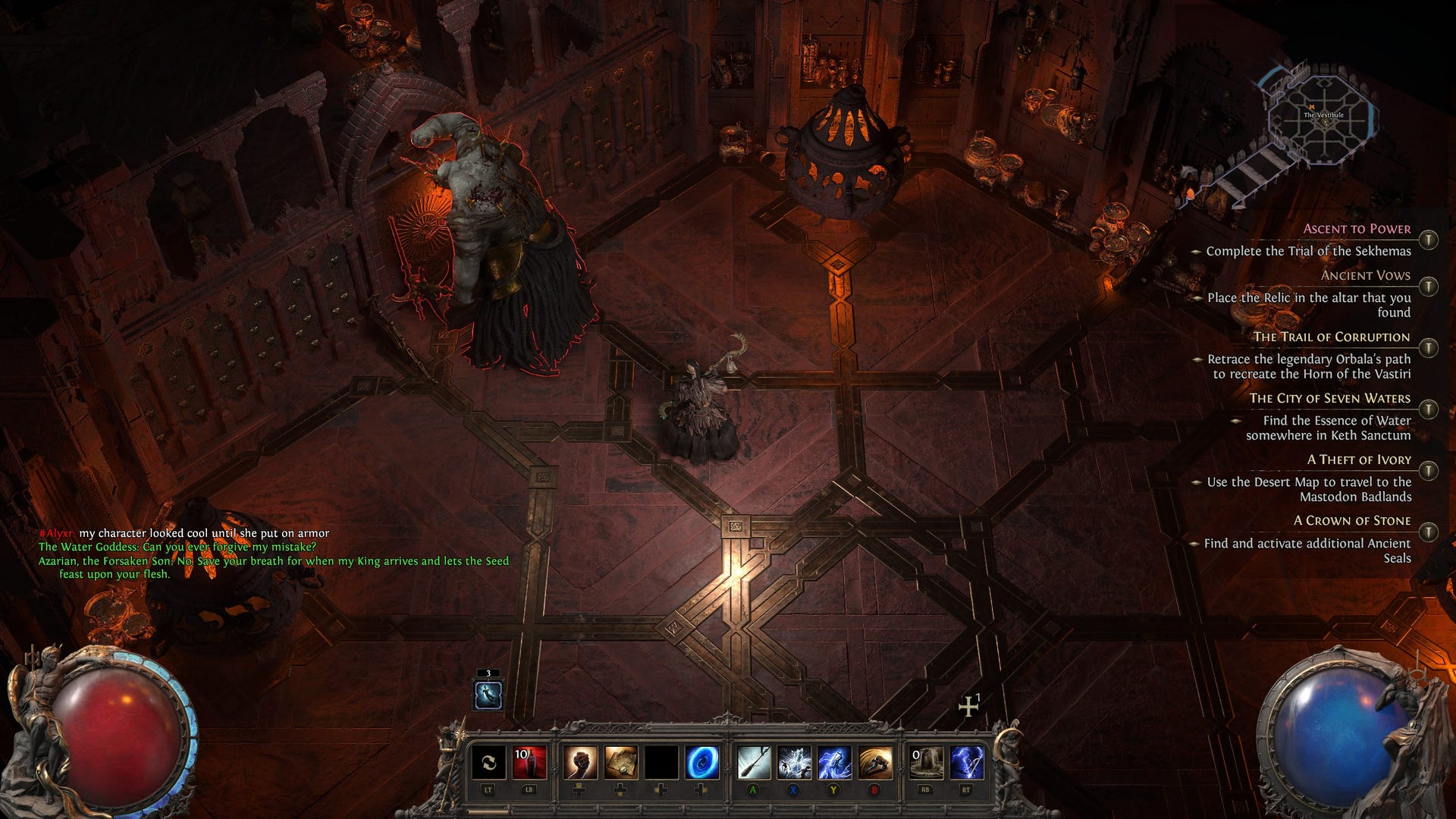1456x819 pixels.
Task: Select the A Theft of Ivory quest
Action: pyautogui.click(x=1359, y=460)
